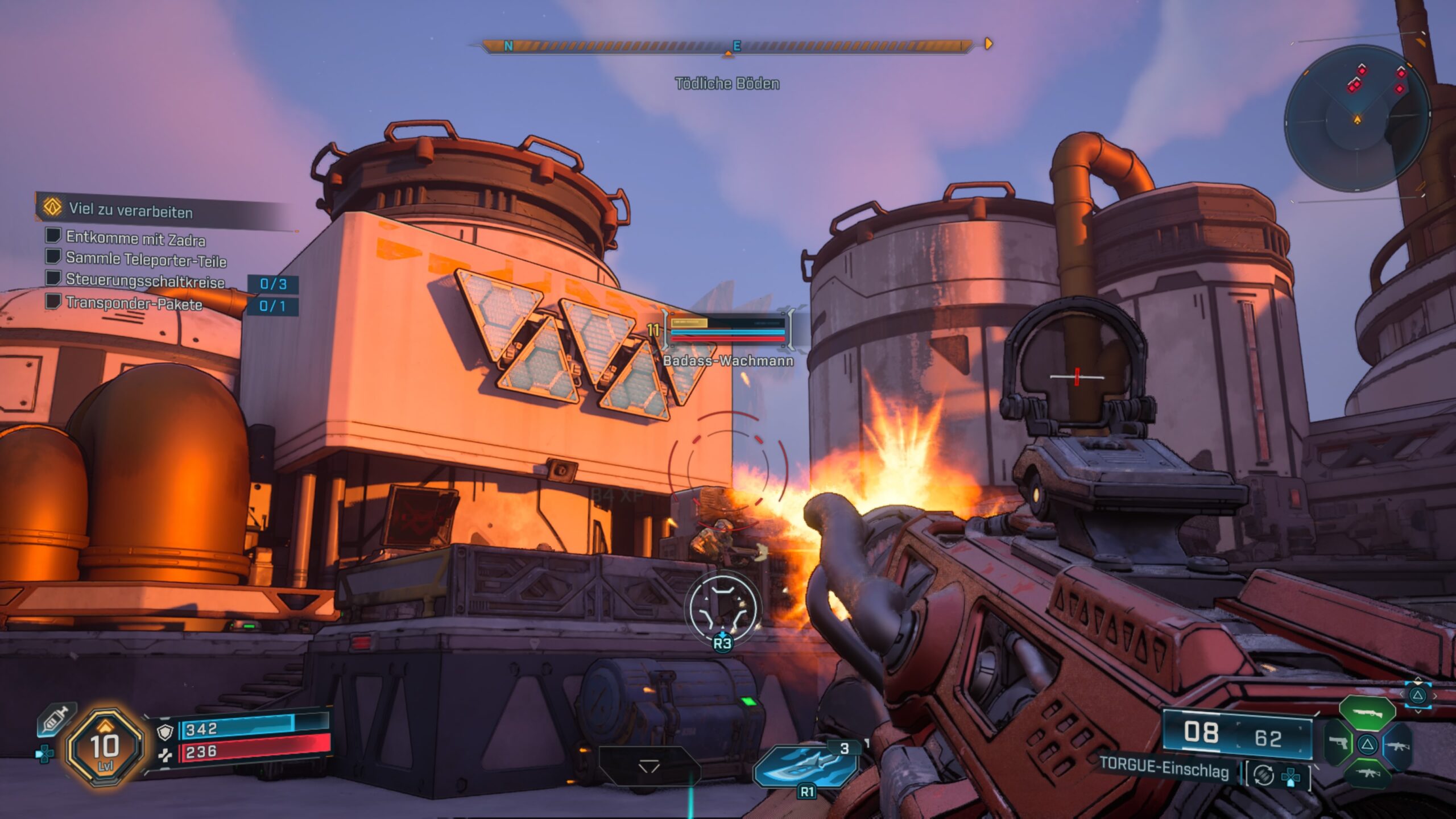Open the circular minimap
The image size is (1456, 819).
pos(1356,118)
